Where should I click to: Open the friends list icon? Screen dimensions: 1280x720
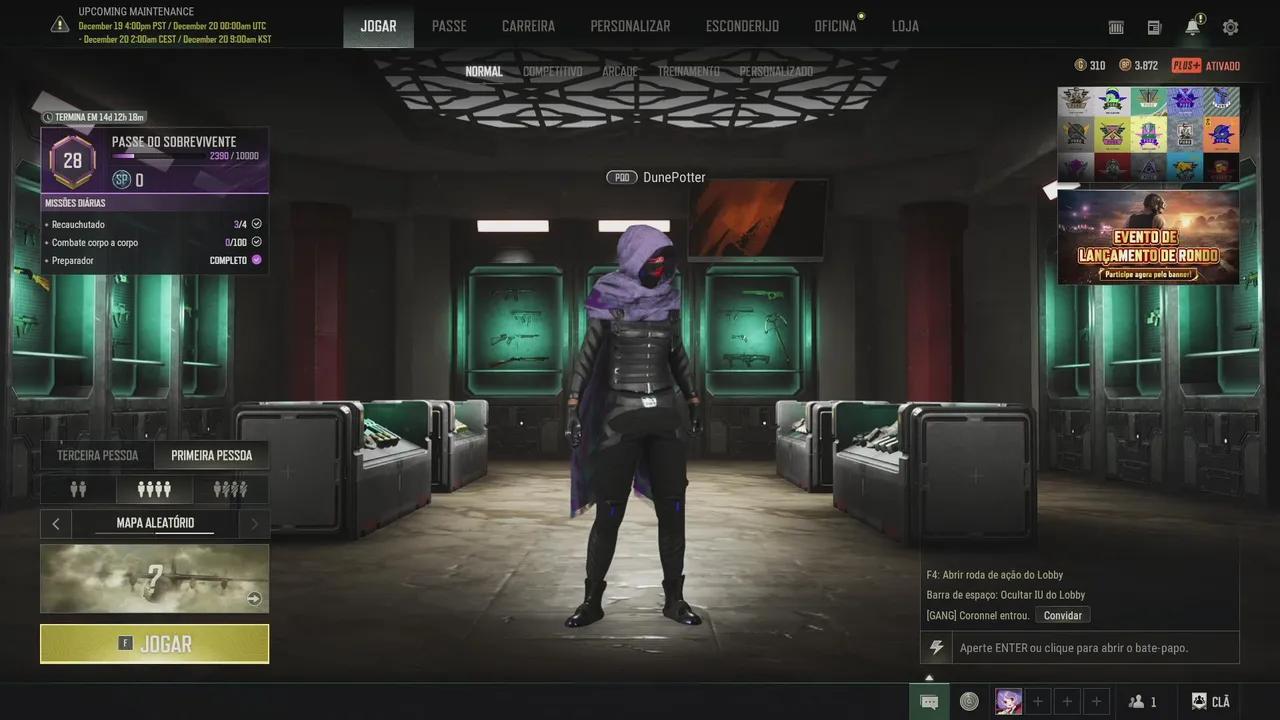(x=1140, y=701)
